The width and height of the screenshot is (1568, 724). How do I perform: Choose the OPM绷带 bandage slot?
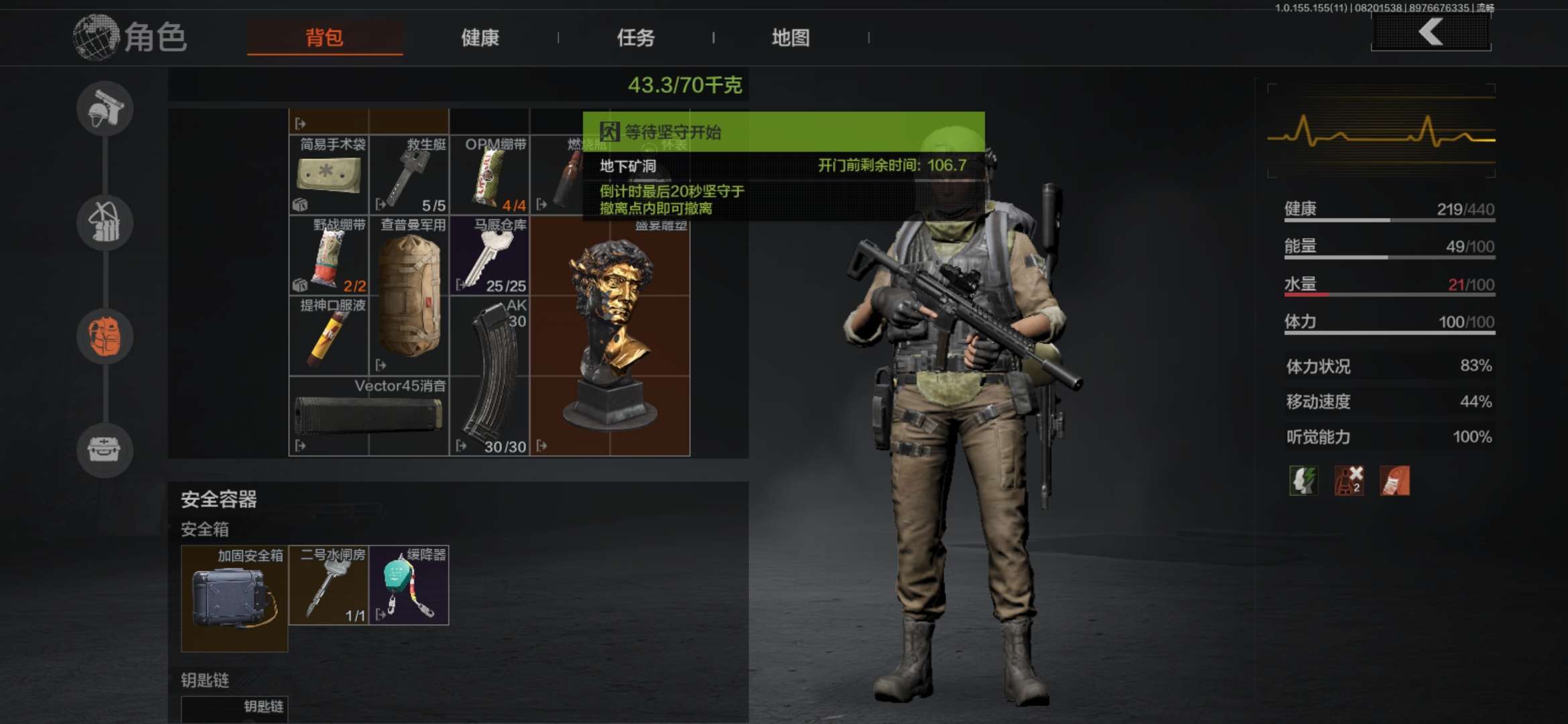pos(489,175)
